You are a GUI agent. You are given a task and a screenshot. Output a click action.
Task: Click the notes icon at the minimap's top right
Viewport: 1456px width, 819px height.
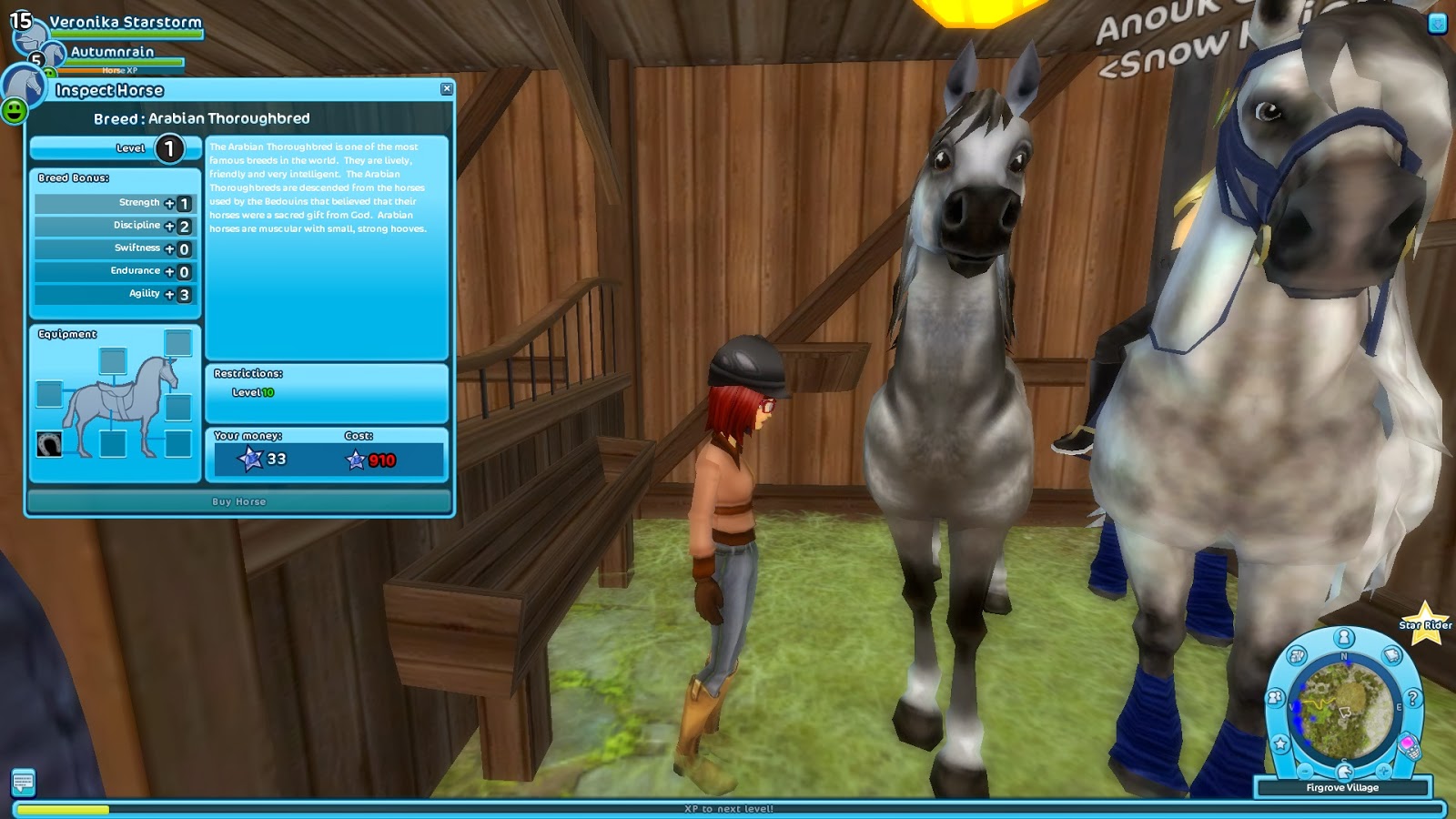1390,655
